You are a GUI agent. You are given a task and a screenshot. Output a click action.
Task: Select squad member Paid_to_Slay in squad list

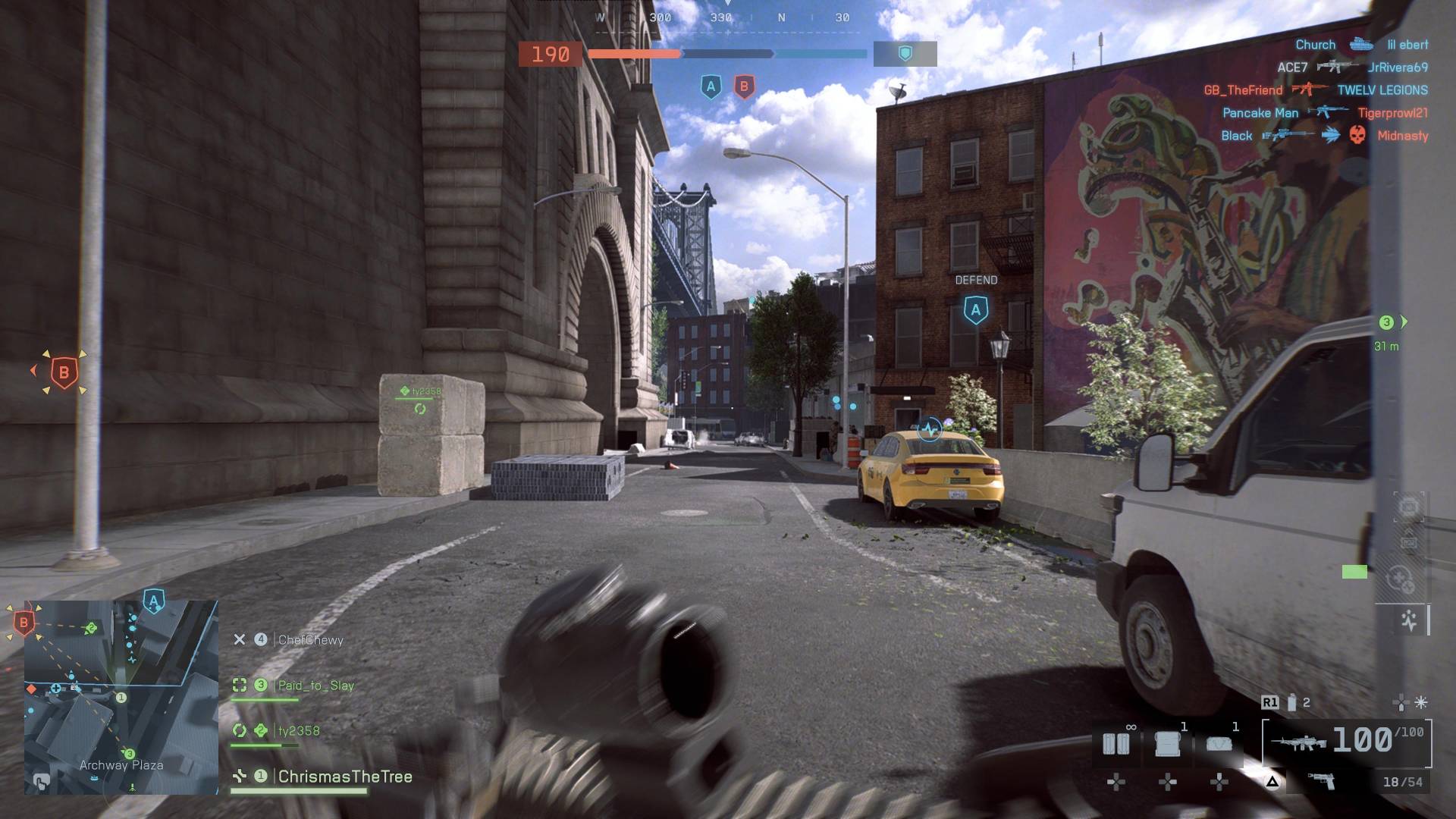(315, 686)
